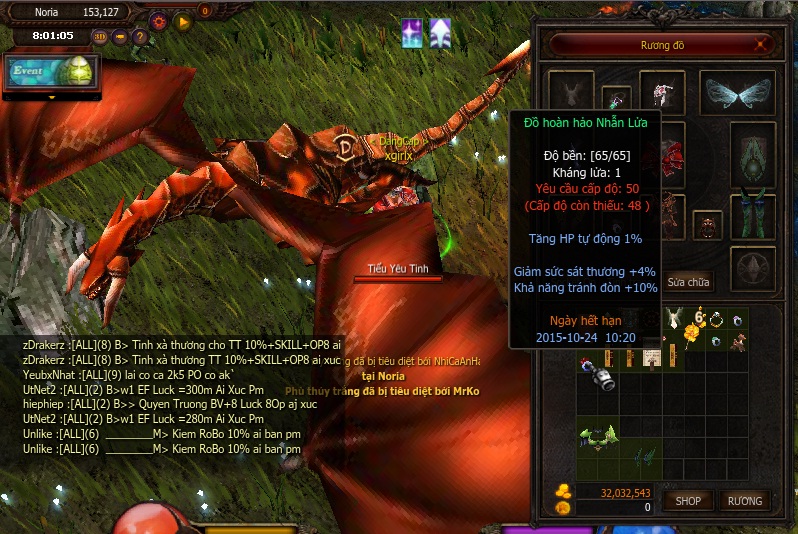Expand the arrow below the Event banner

click(x=51, y=97)
